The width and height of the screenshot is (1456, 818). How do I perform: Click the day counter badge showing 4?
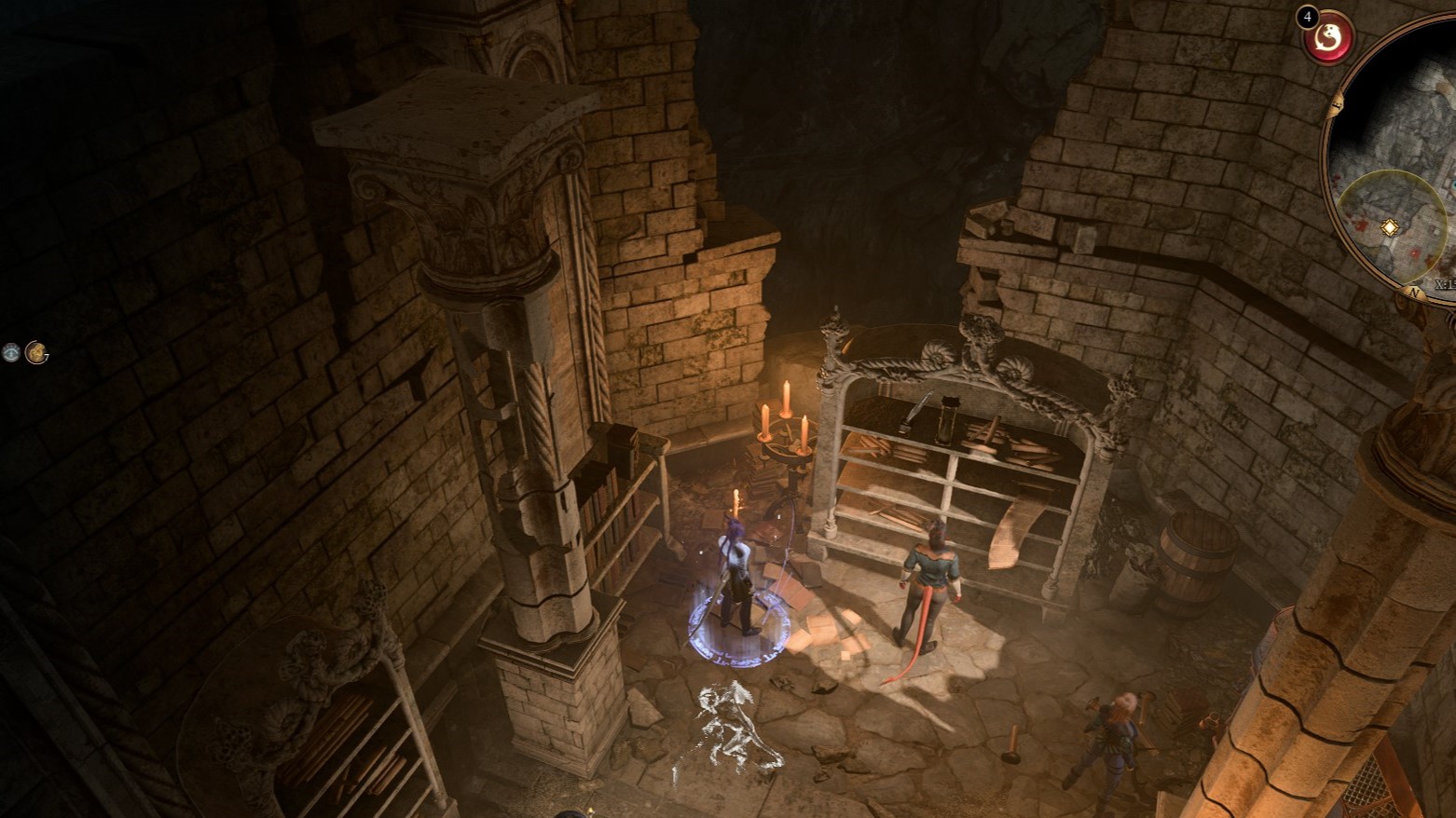click(x=1307, y=16)
